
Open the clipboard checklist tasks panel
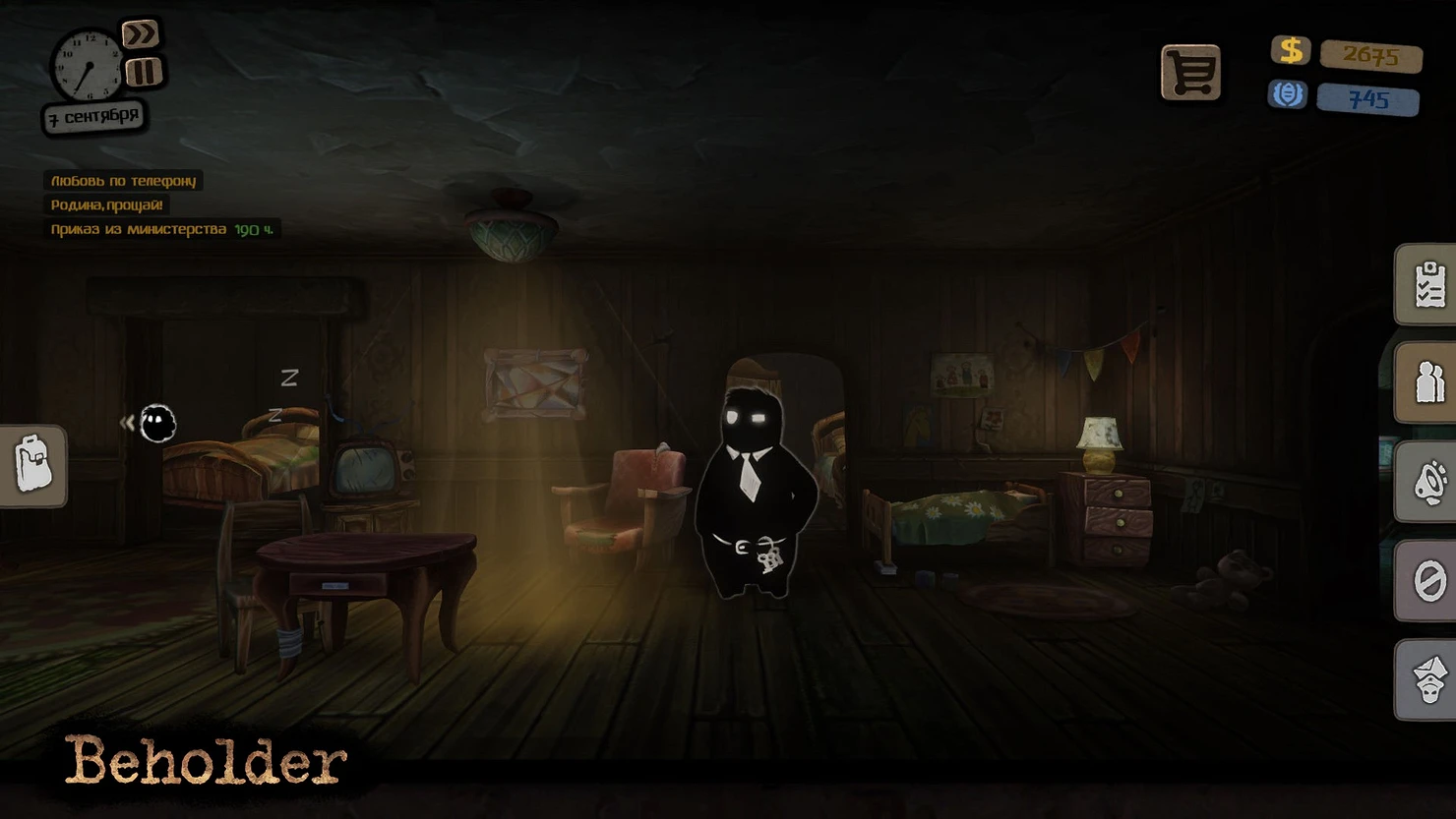(x=1428, y=284)
